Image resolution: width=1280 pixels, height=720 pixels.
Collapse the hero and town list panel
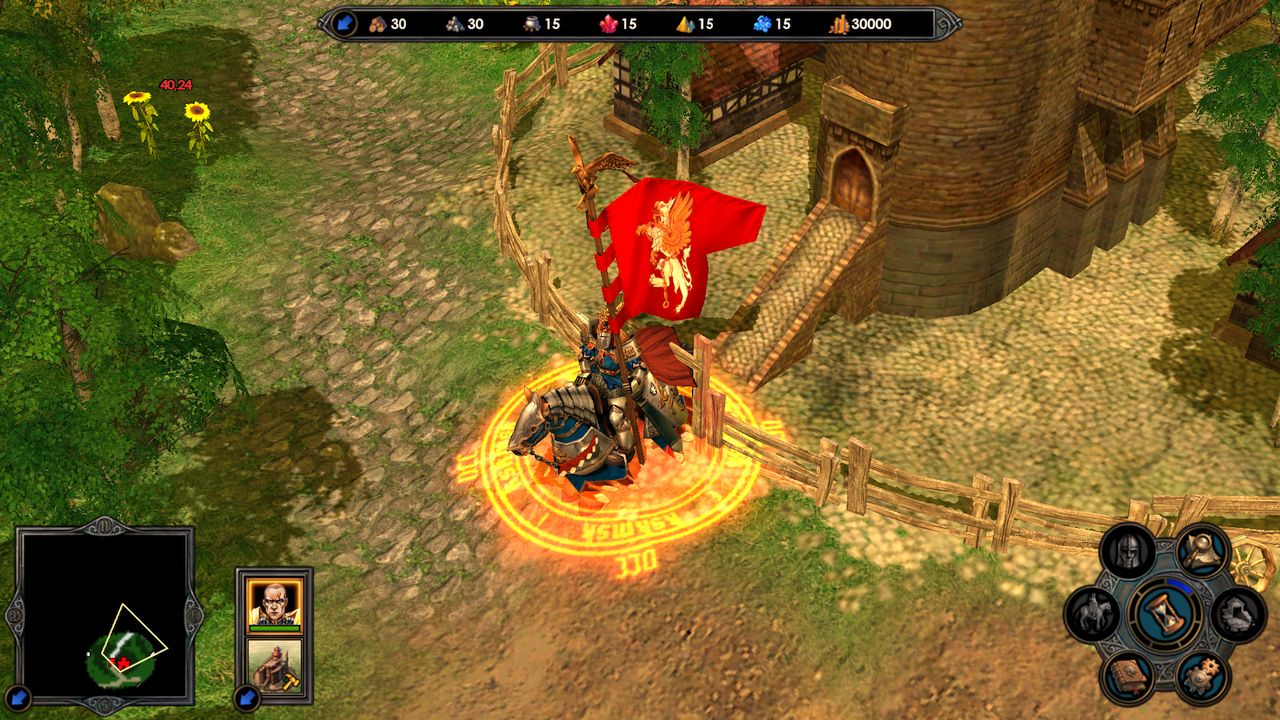[246, 697]
